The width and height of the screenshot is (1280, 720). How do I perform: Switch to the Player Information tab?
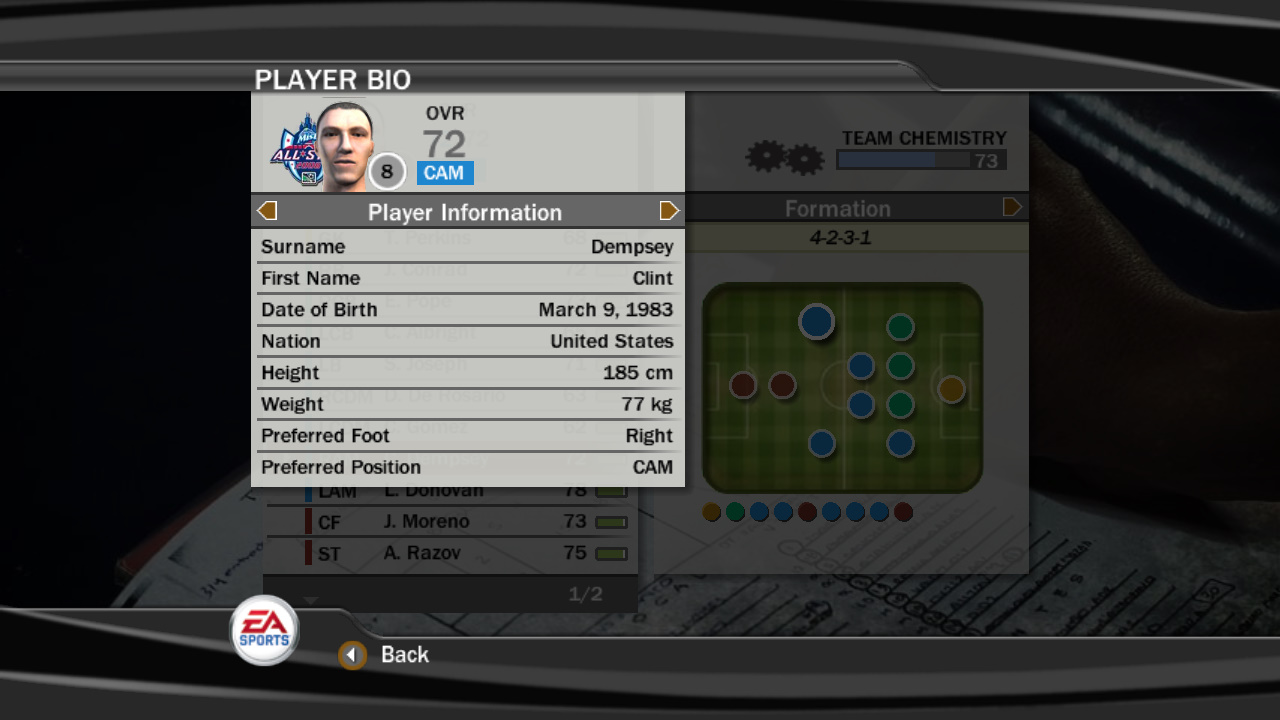[x=467, y=212]
